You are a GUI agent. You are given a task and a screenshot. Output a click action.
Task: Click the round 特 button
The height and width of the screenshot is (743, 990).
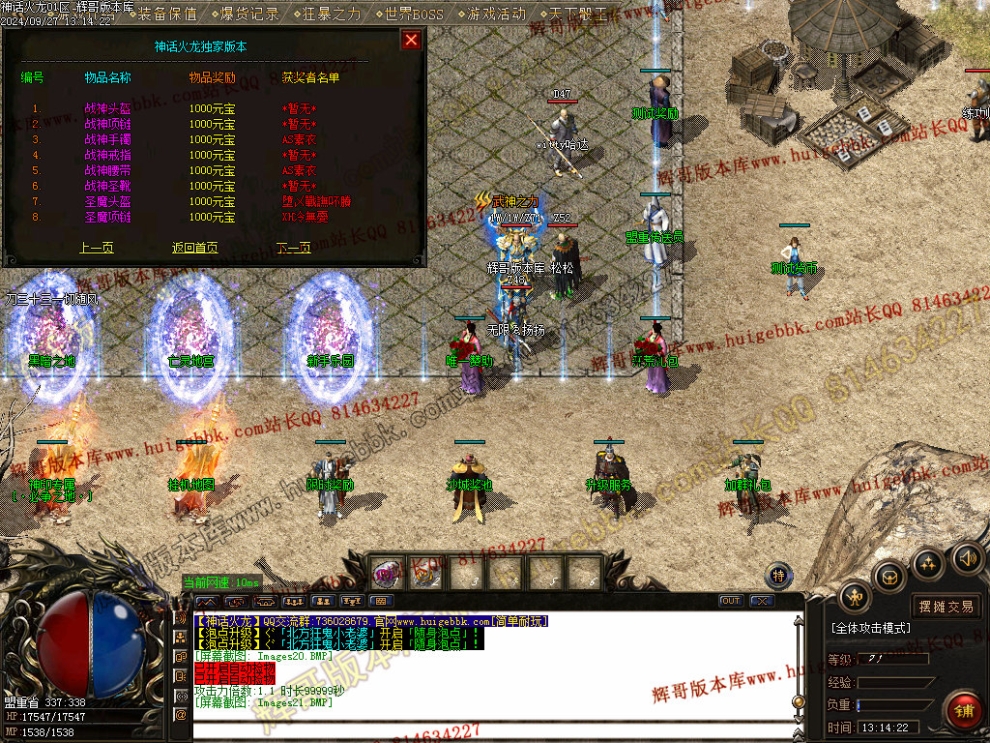(x=780, y=575)
